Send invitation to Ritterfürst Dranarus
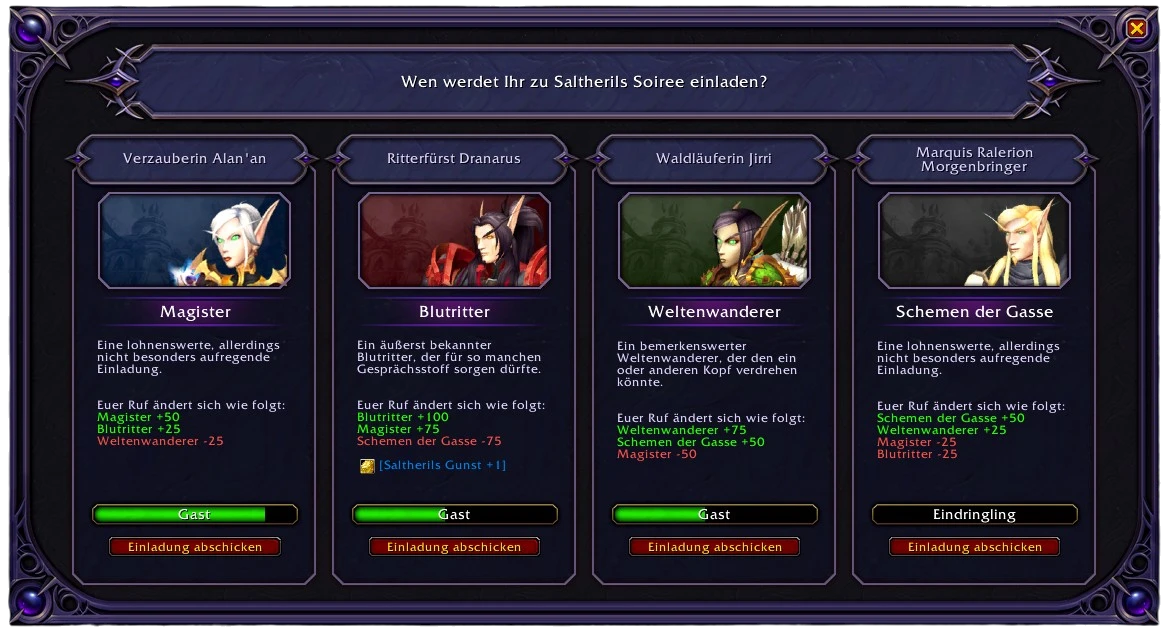Viewport: 1175px width, 639px height. pos(454,547)
